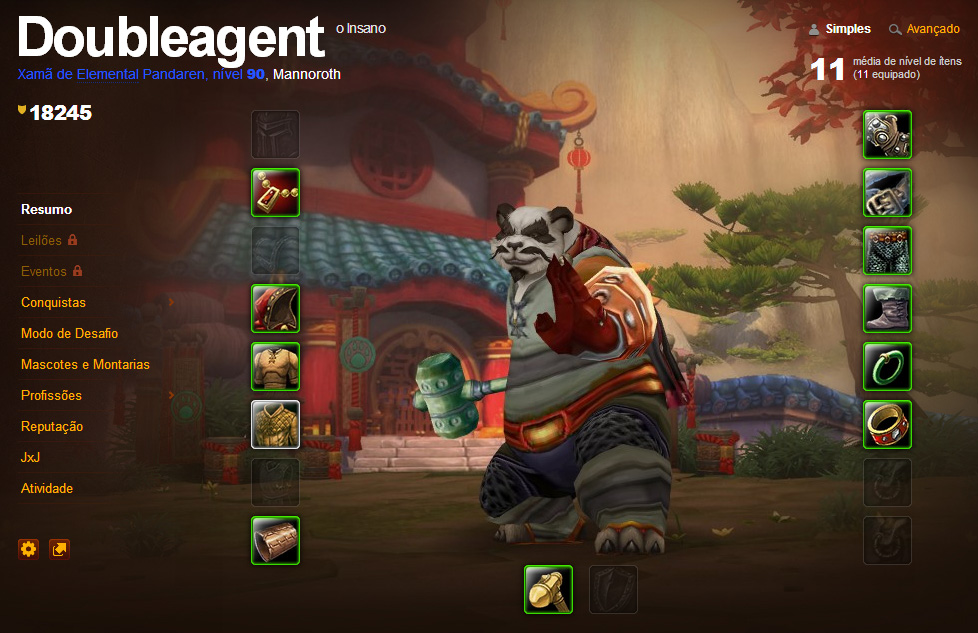This screenshot has height=633, width=978.
Task: Select the red hooded cloak slot
Action: point(275,308)
